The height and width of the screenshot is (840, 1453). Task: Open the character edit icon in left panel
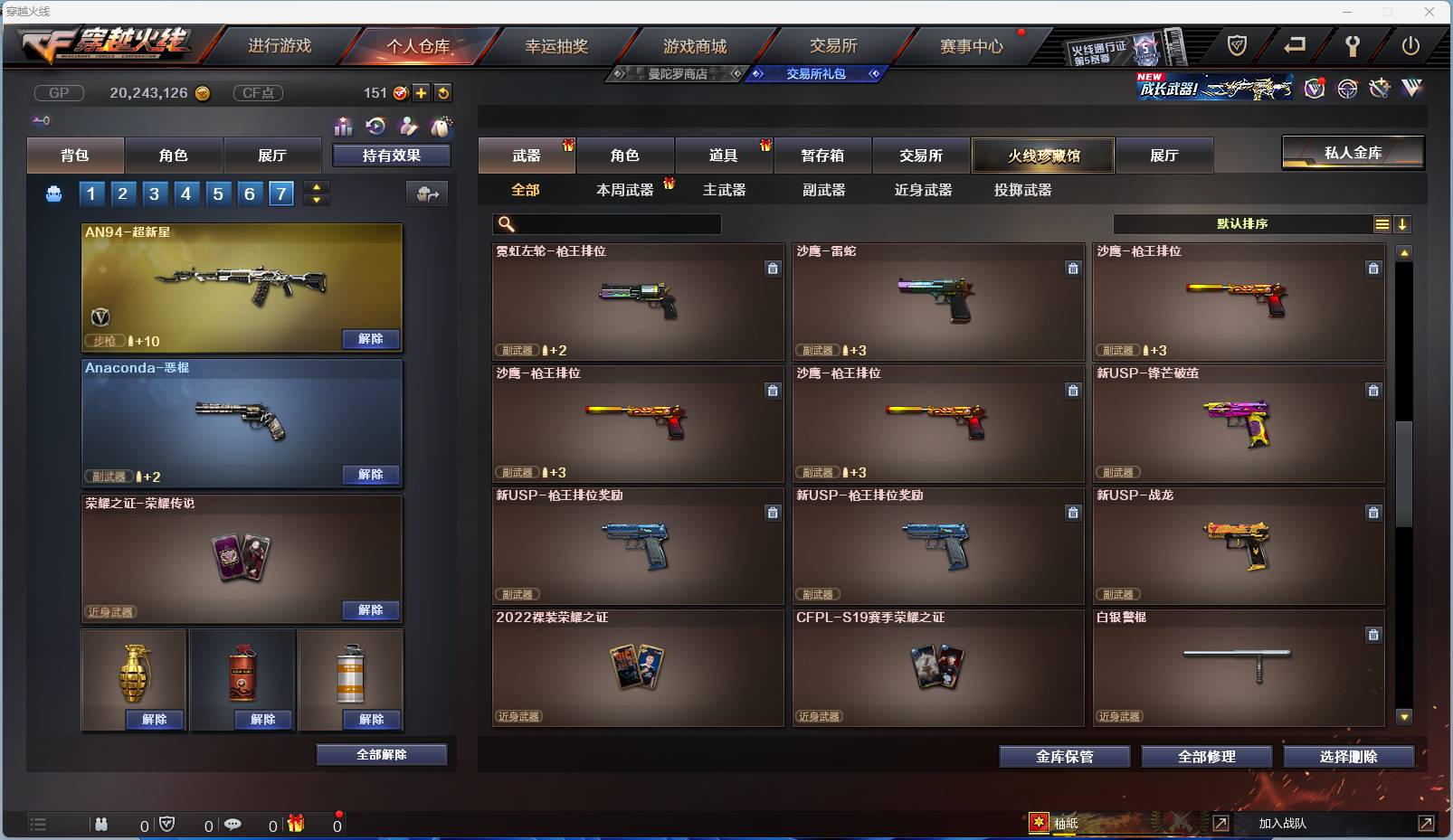408,126
